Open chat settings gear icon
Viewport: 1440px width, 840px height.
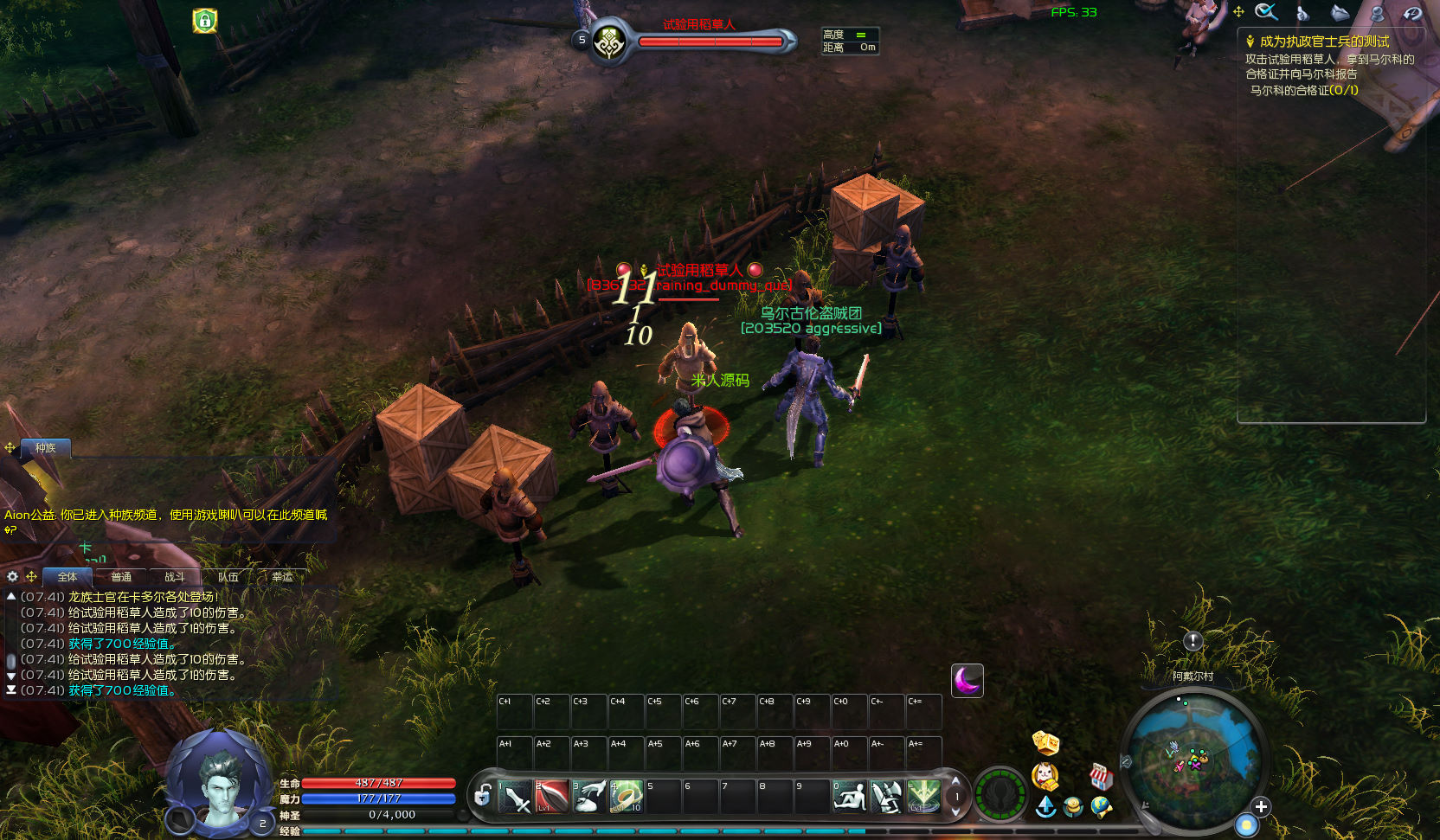(12, 576)
